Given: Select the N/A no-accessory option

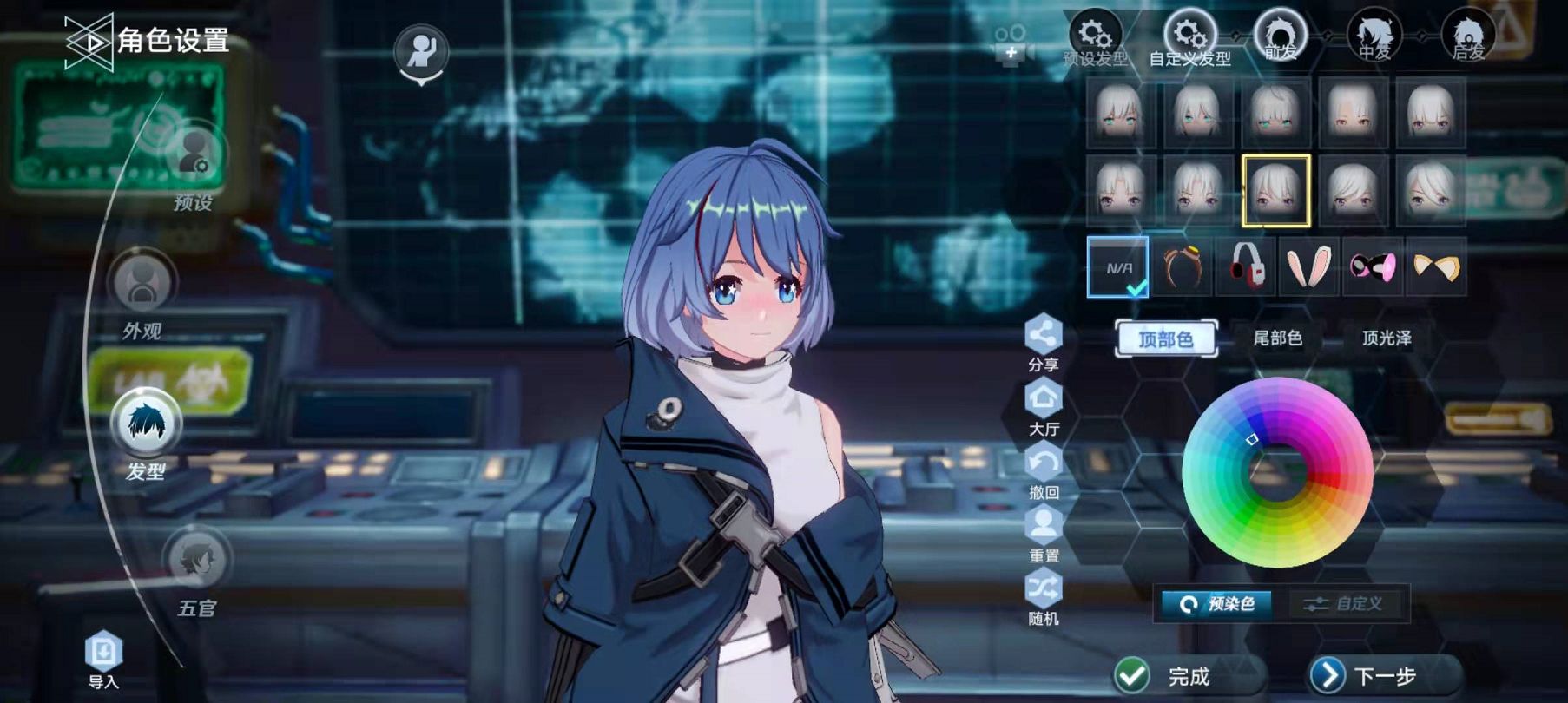Looking at the screenshot, I should pos(1118,267).
